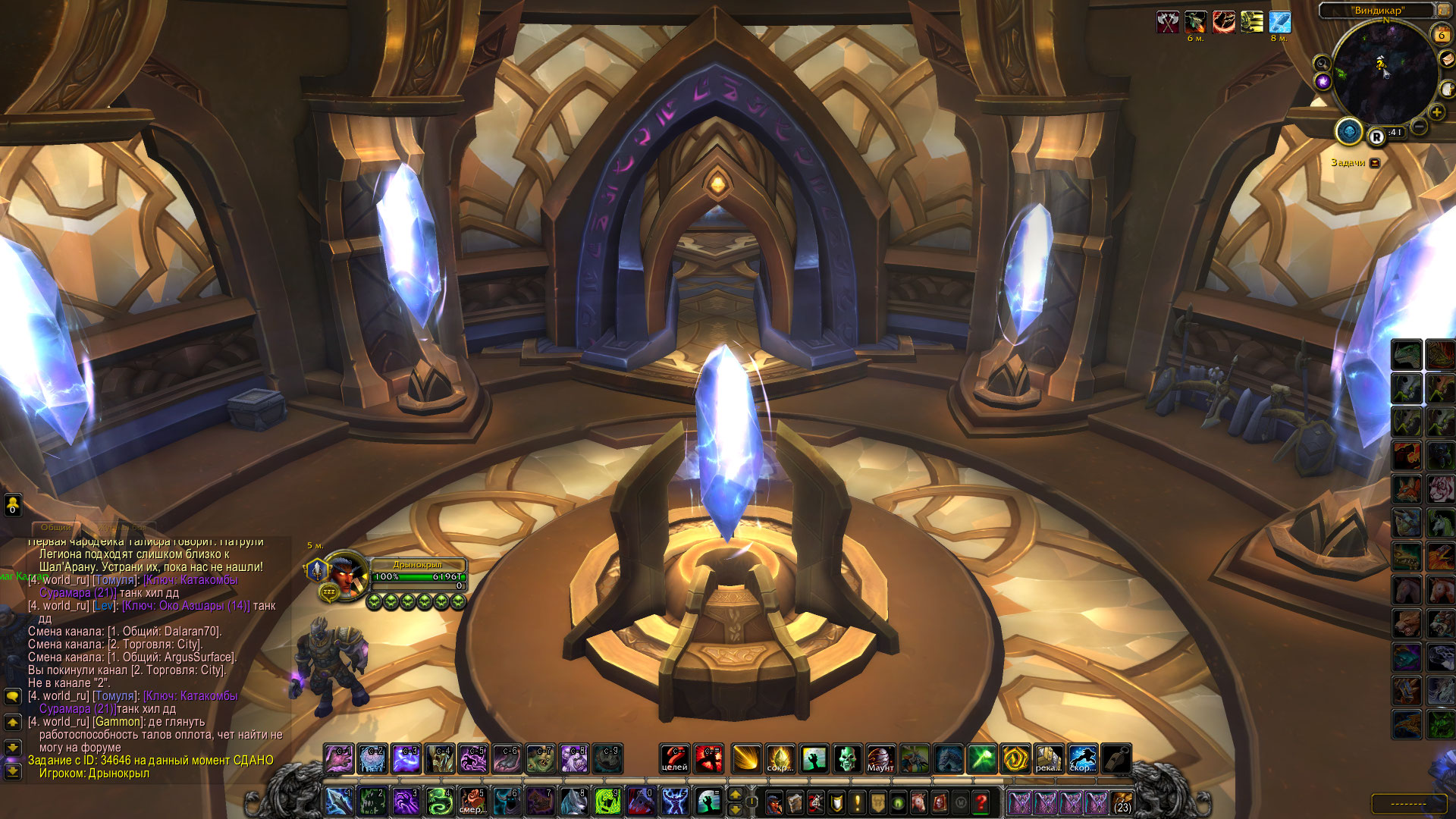Viewport: 1456px width, 819px height.
Task: Open the blue class hall report button
Action: [x=1349, y=132]
